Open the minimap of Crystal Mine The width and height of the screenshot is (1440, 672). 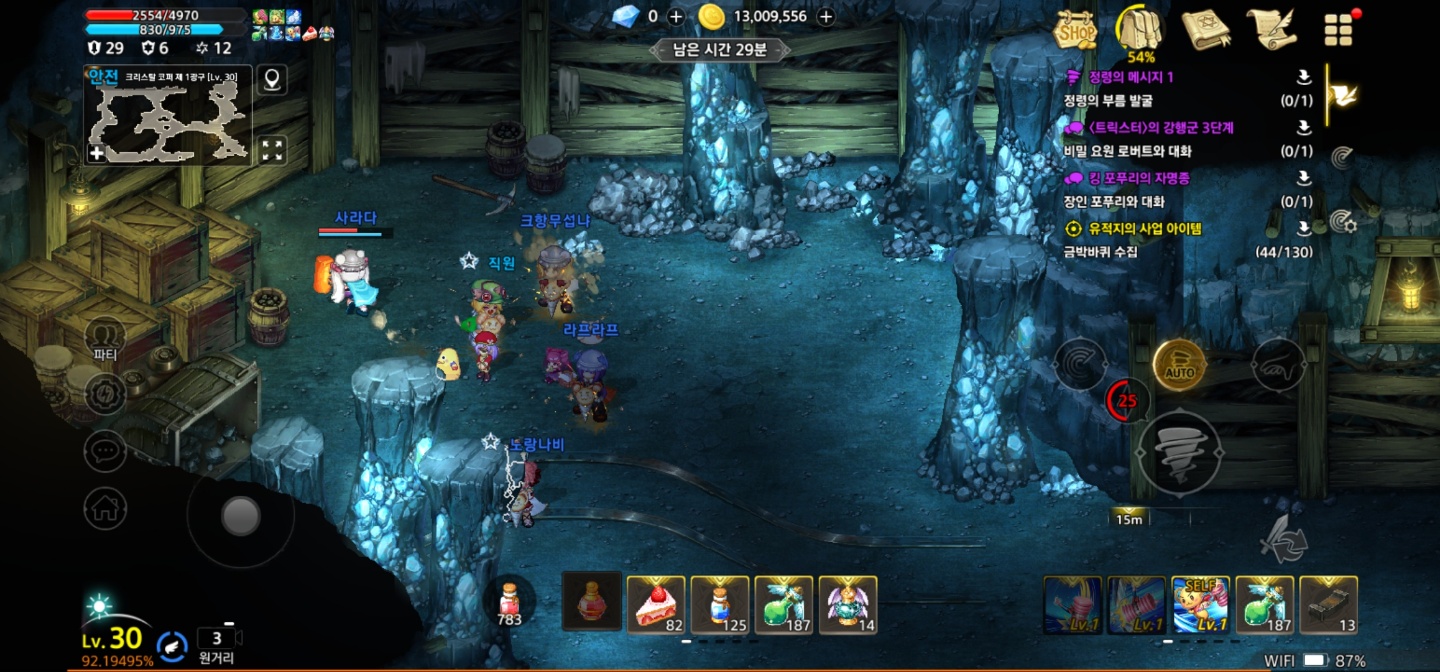(x=167, y=121)
